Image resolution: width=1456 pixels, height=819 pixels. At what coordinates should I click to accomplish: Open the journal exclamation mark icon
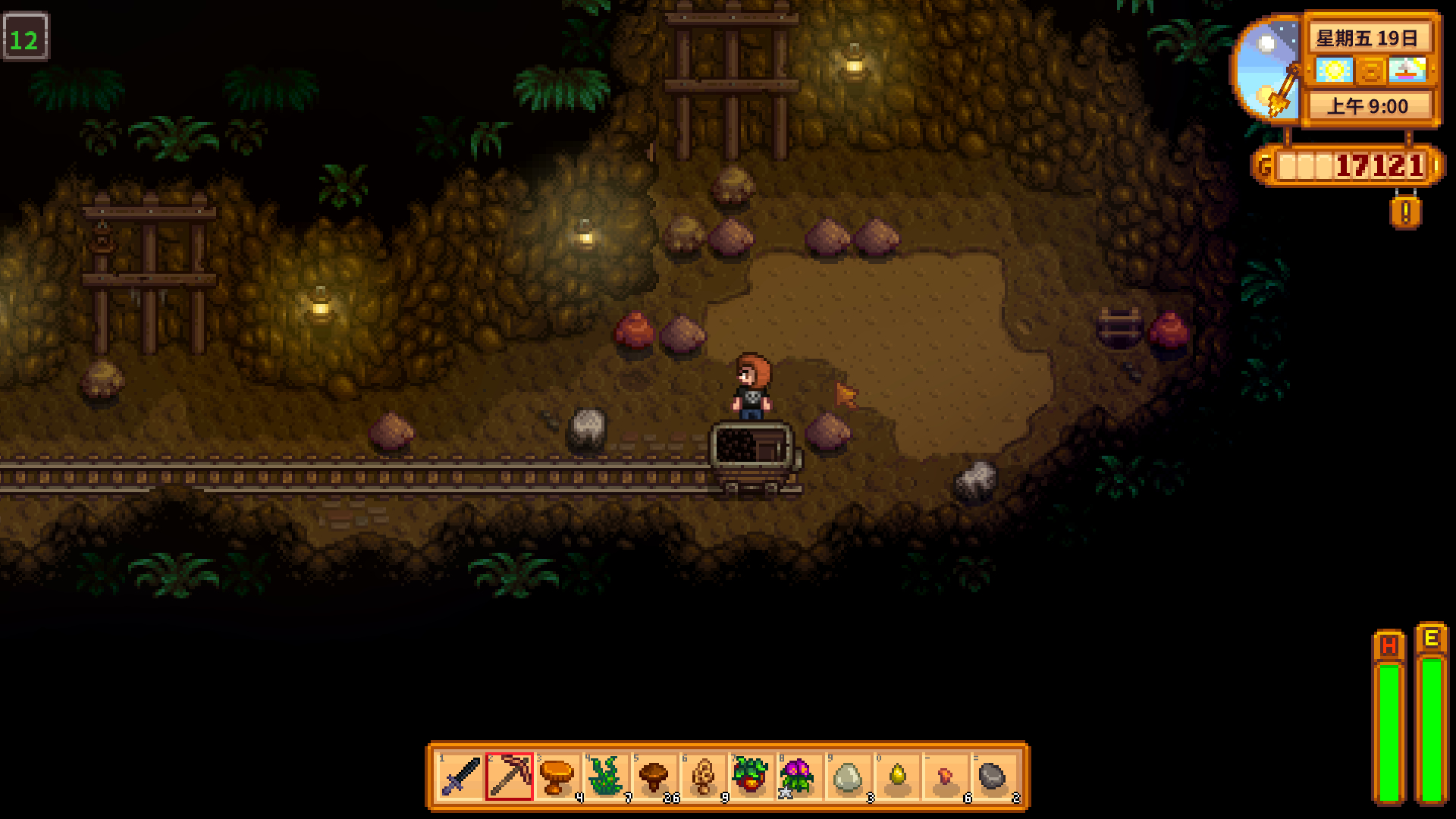coord(1405,212)
